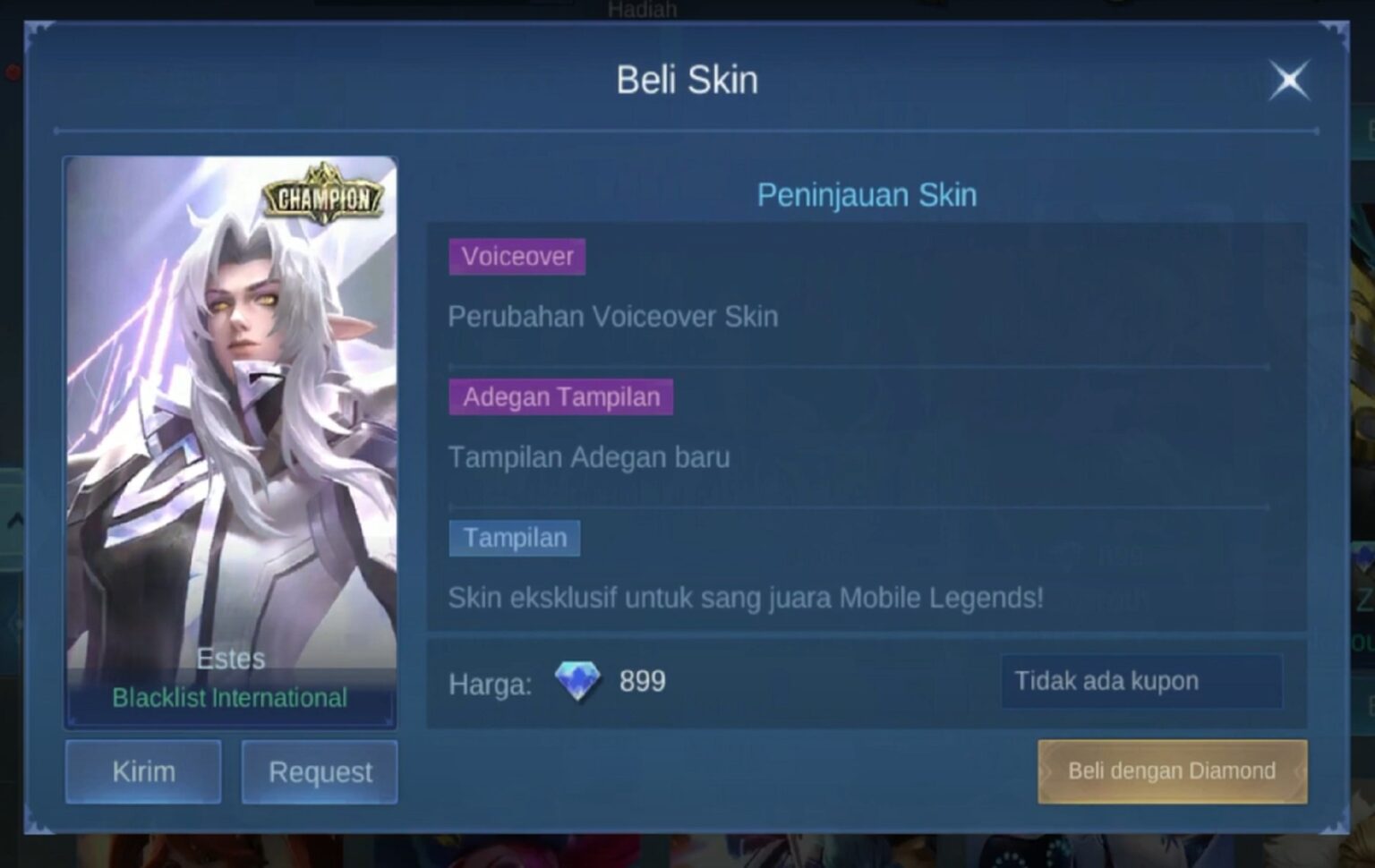
Task: Close the Beli Skin dialog
Action: pyautogui.click(x=1289, y=79)
